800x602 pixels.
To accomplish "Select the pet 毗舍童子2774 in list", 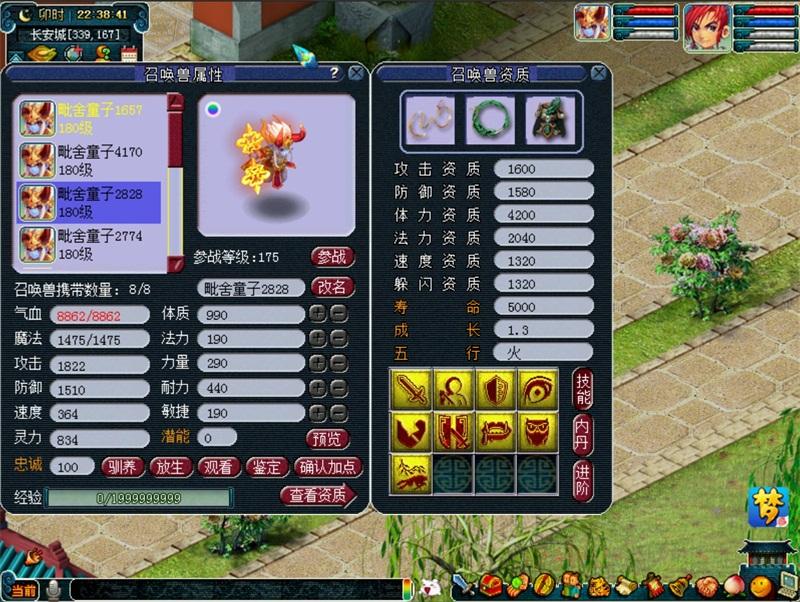I will click(90, 244).
